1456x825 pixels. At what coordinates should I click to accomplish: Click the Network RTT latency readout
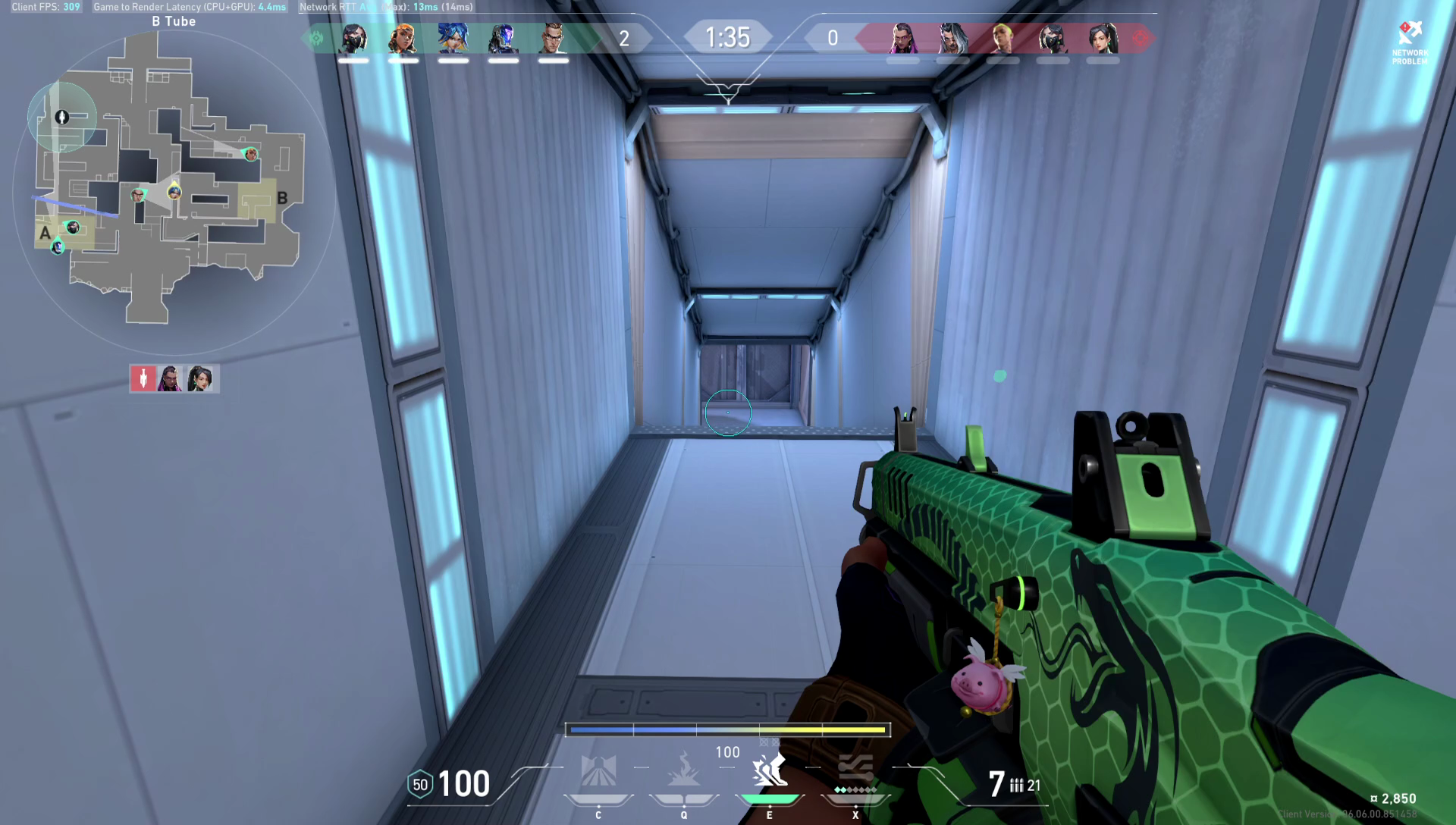(387, 7)
